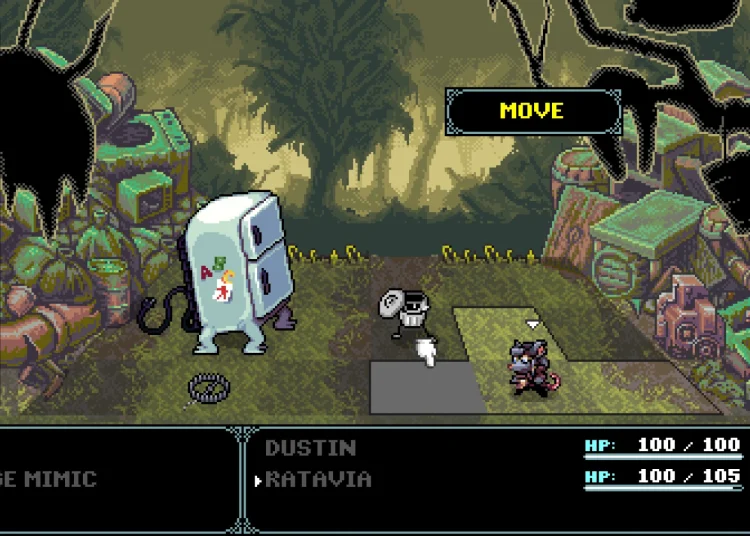
Task: Select Ratavia in the party list
Action: click(318, 479)
